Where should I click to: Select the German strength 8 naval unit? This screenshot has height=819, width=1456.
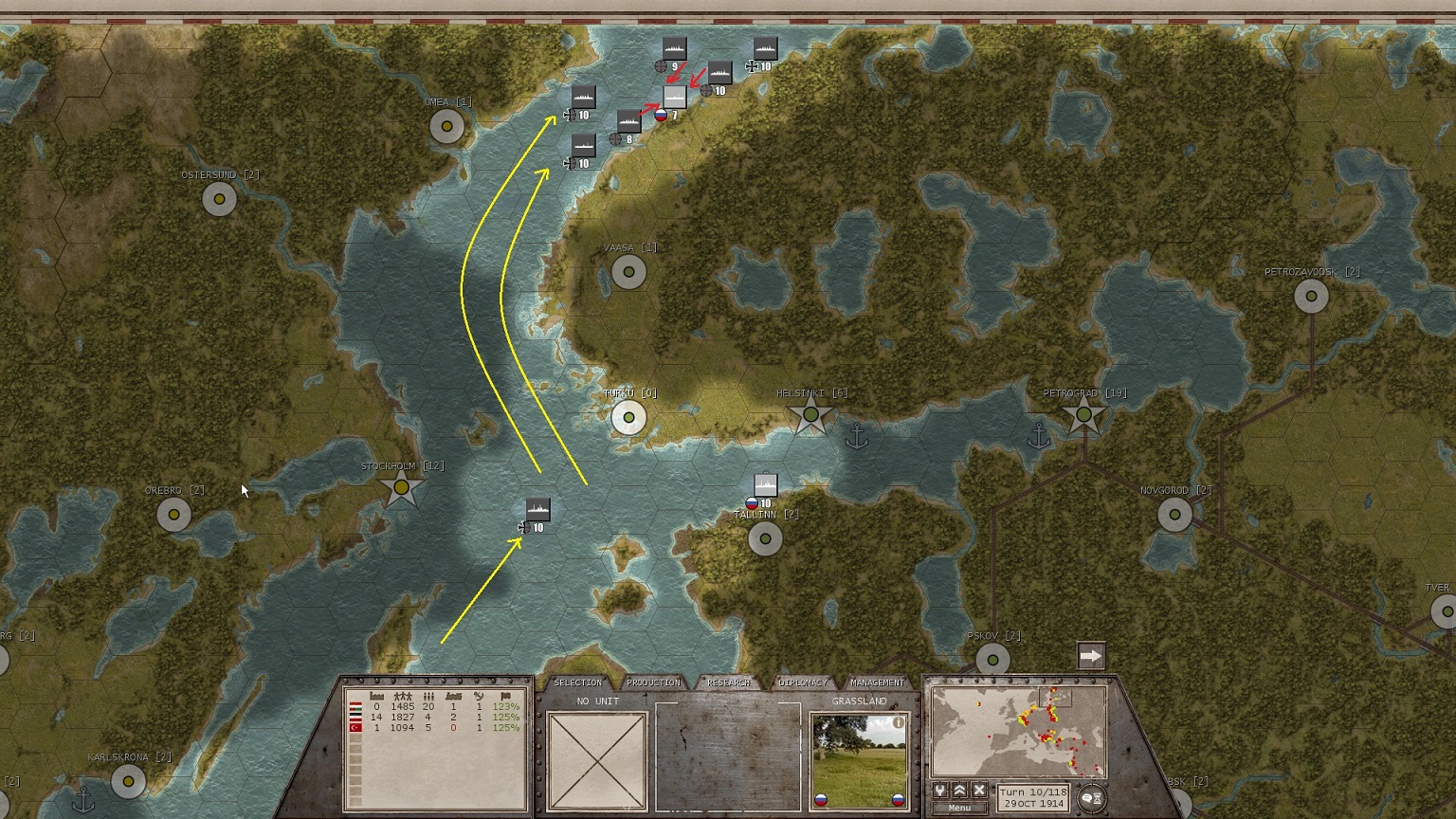628,121
